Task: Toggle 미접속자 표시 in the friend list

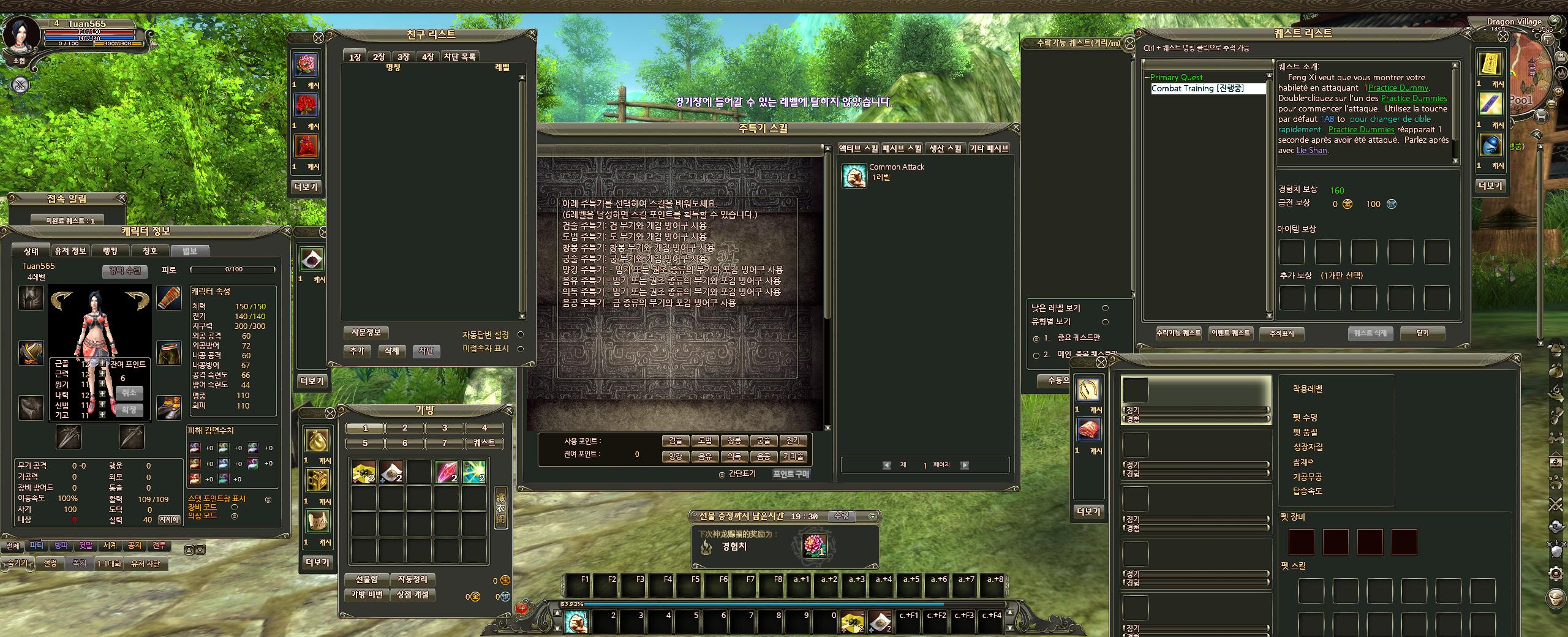Action: click(520, 349)
